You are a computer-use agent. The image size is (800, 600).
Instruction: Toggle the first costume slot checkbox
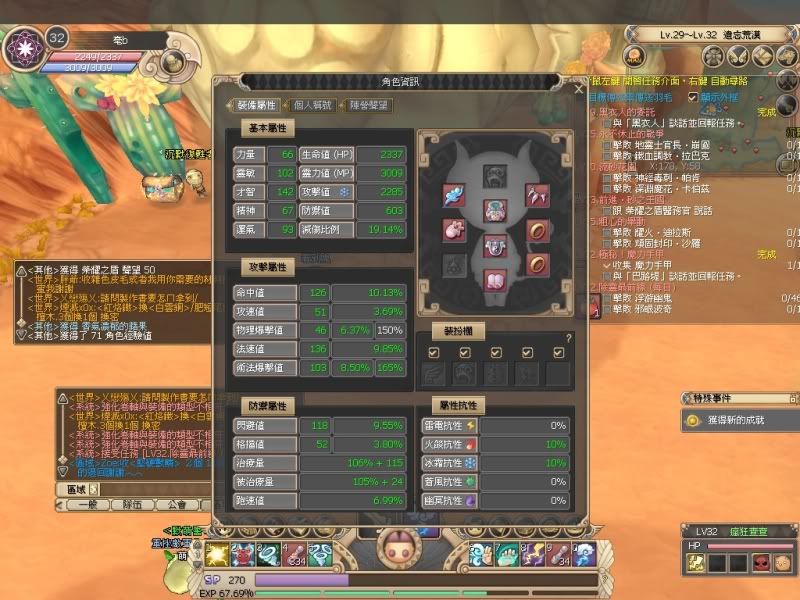pyautogui.click(x=433, y=352)
